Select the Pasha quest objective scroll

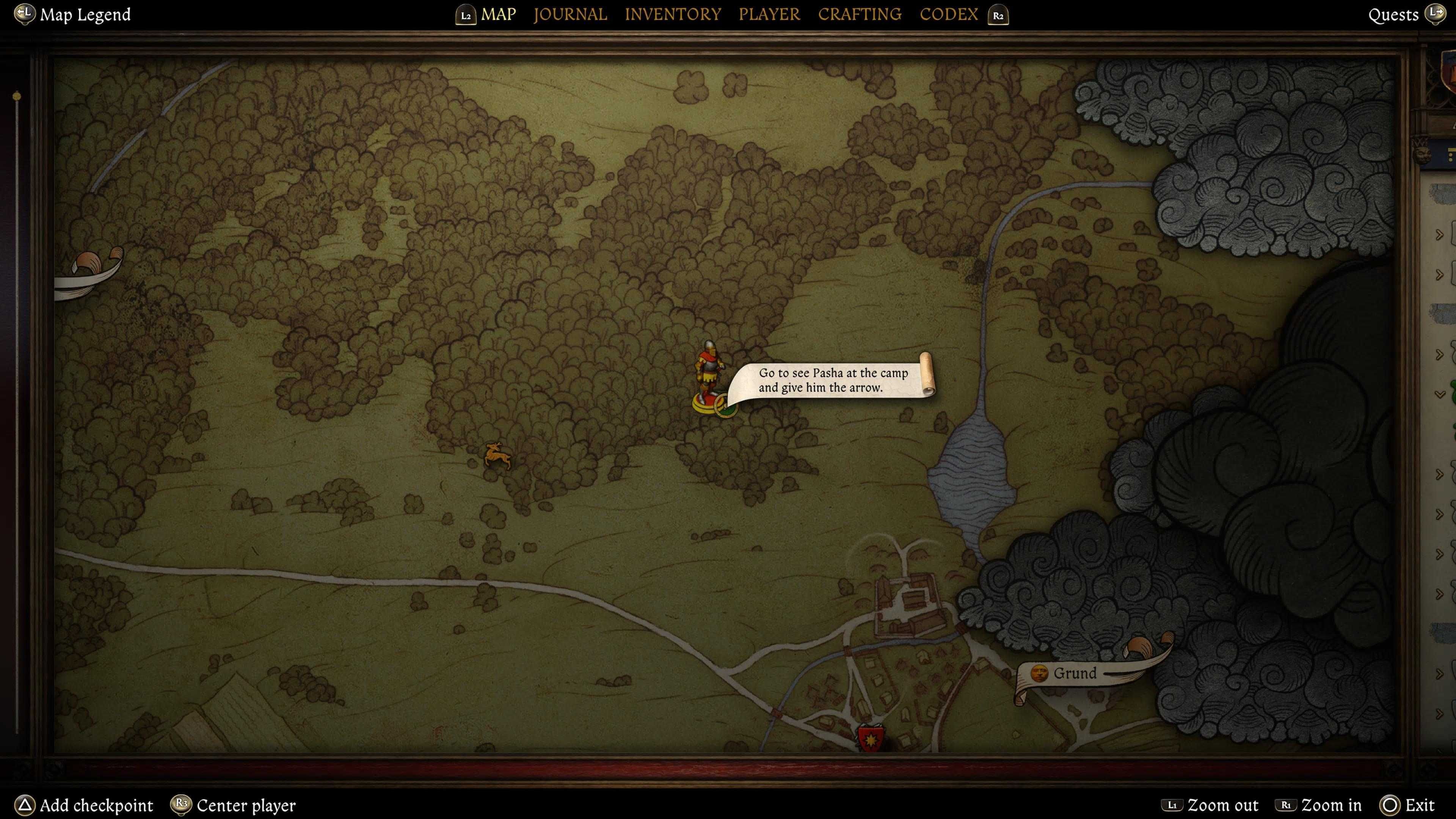tap(833, 380)
